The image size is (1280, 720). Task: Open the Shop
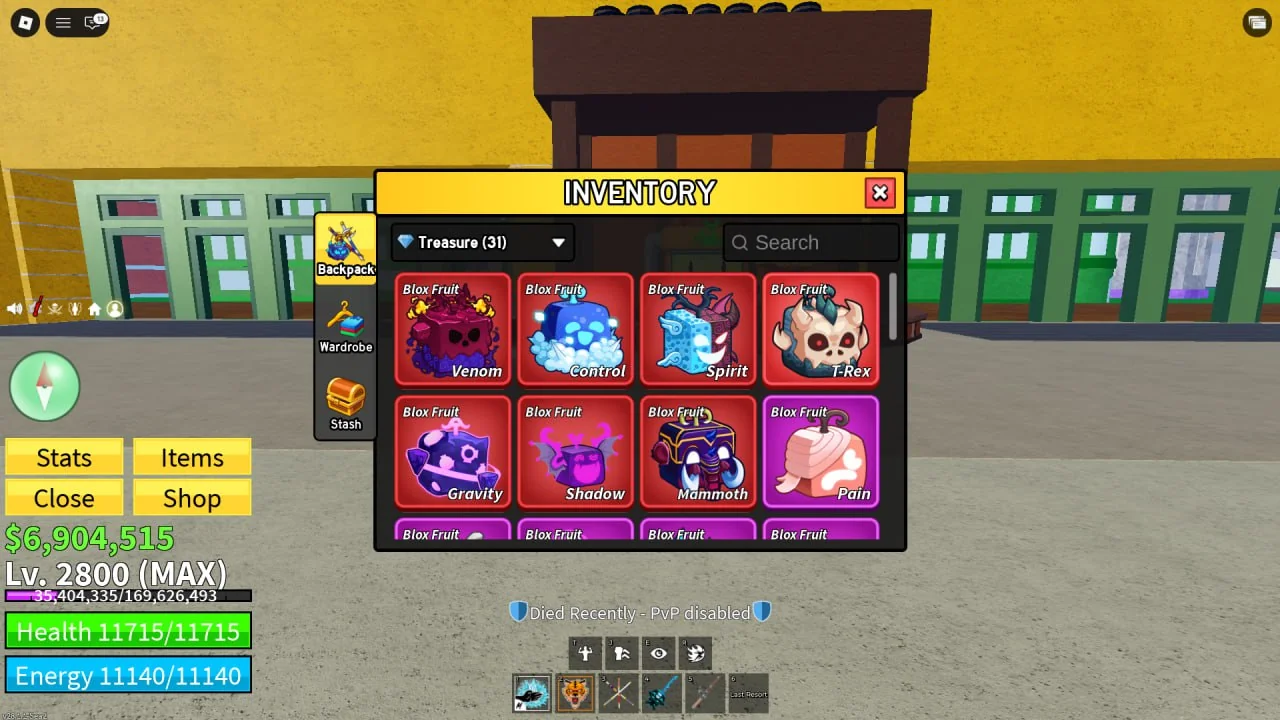tap(192, 498)
